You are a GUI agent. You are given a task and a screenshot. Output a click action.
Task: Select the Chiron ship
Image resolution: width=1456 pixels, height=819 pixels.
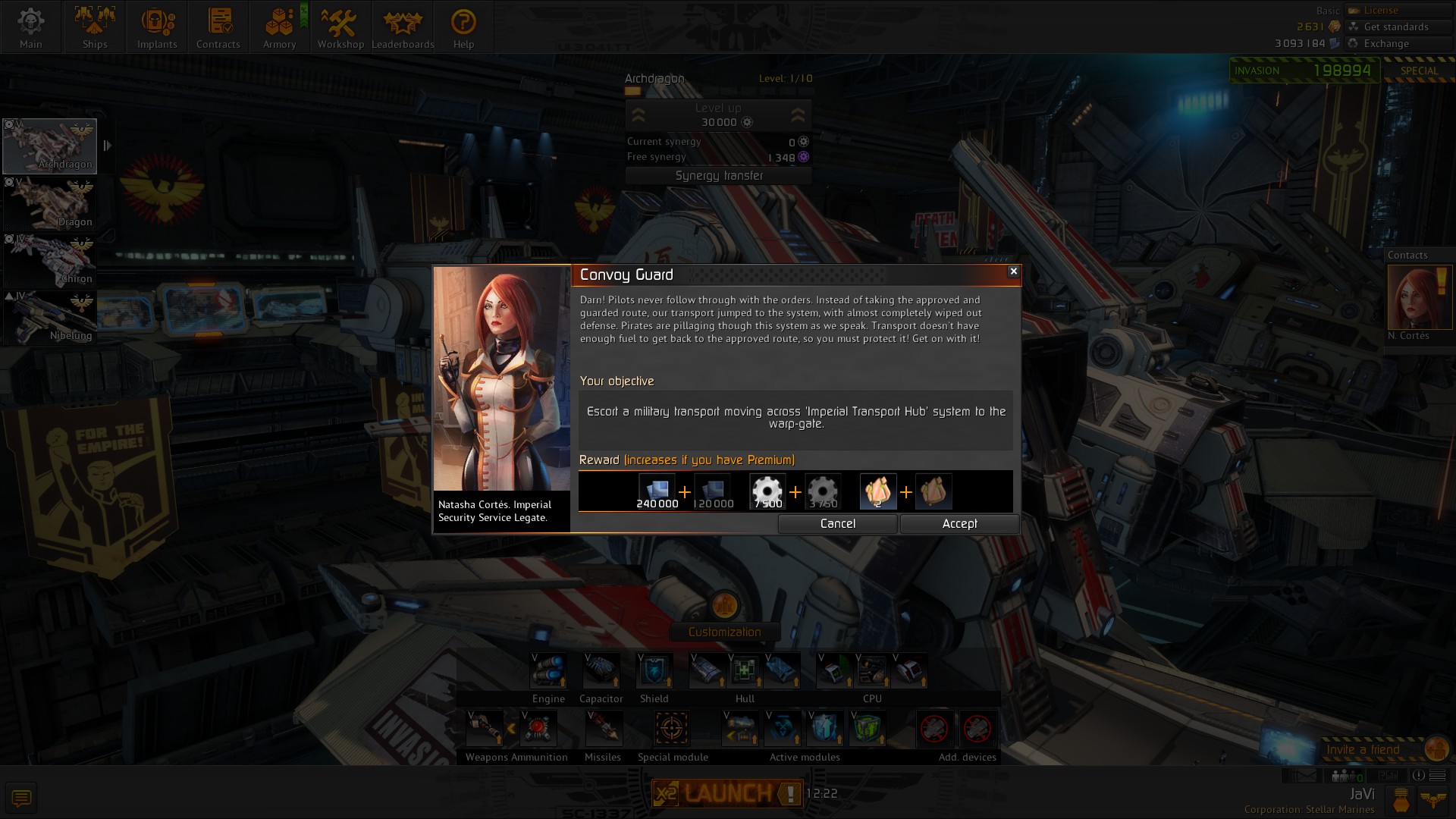[50, 260]
